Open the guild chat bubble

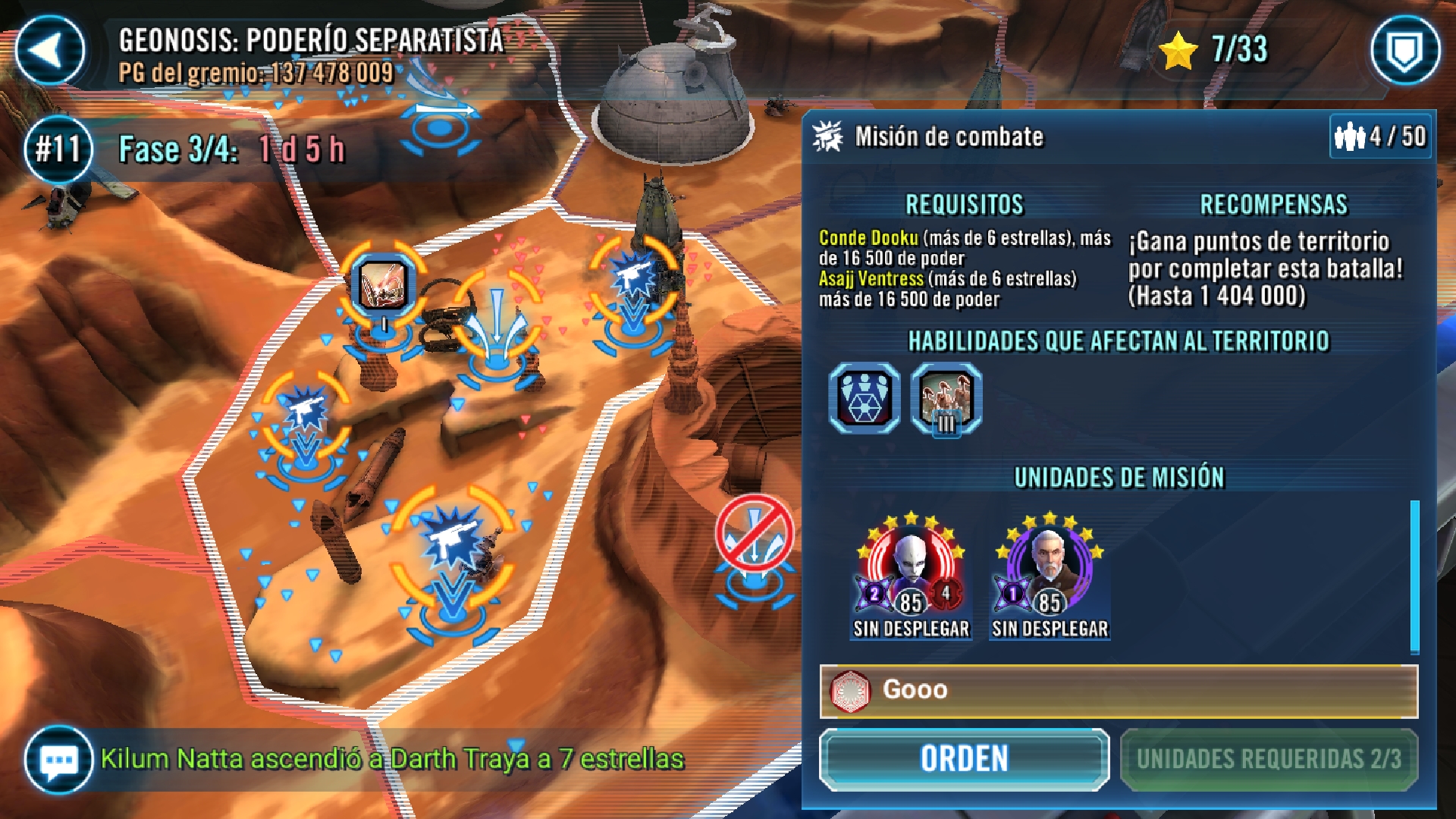58,759
